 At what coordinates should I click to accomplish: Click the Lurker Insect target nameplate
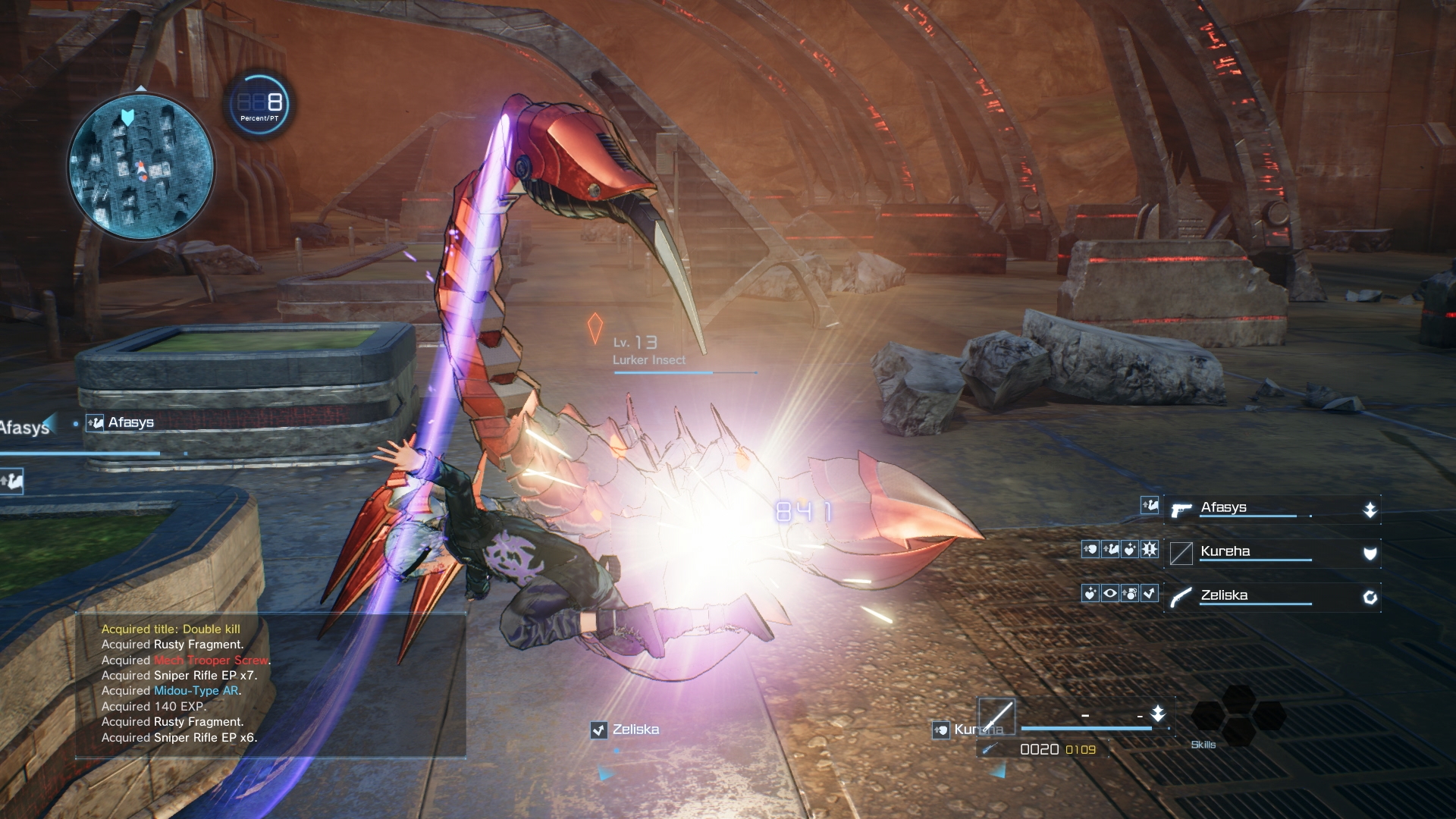point(649,359)
